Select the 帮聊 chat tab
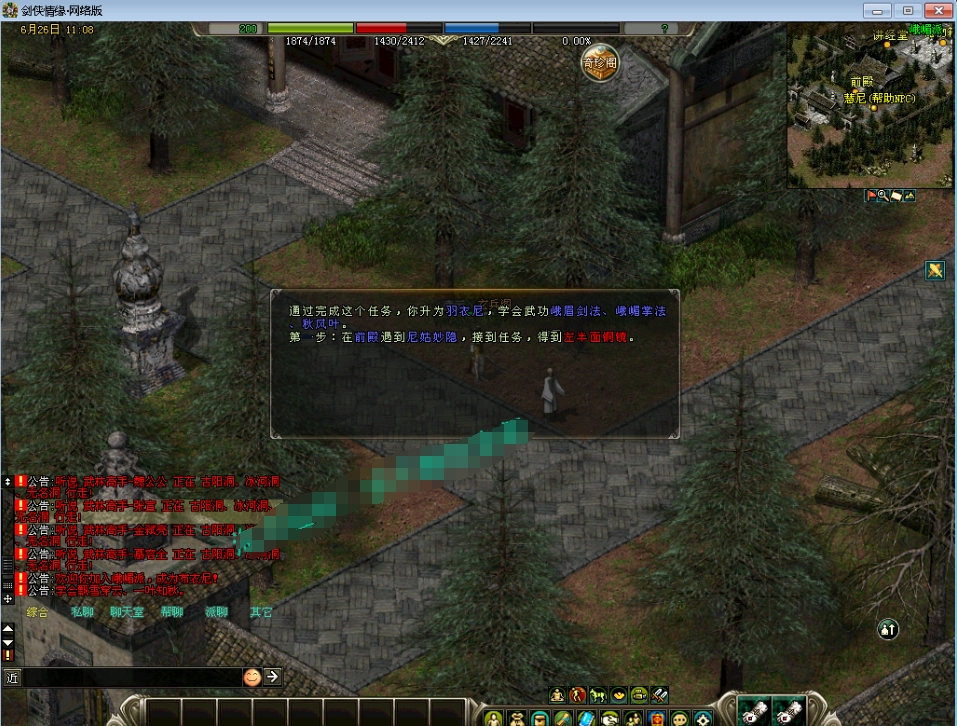Screen dimensions: 957x726 pyautogui.click(x=172, y=612)
